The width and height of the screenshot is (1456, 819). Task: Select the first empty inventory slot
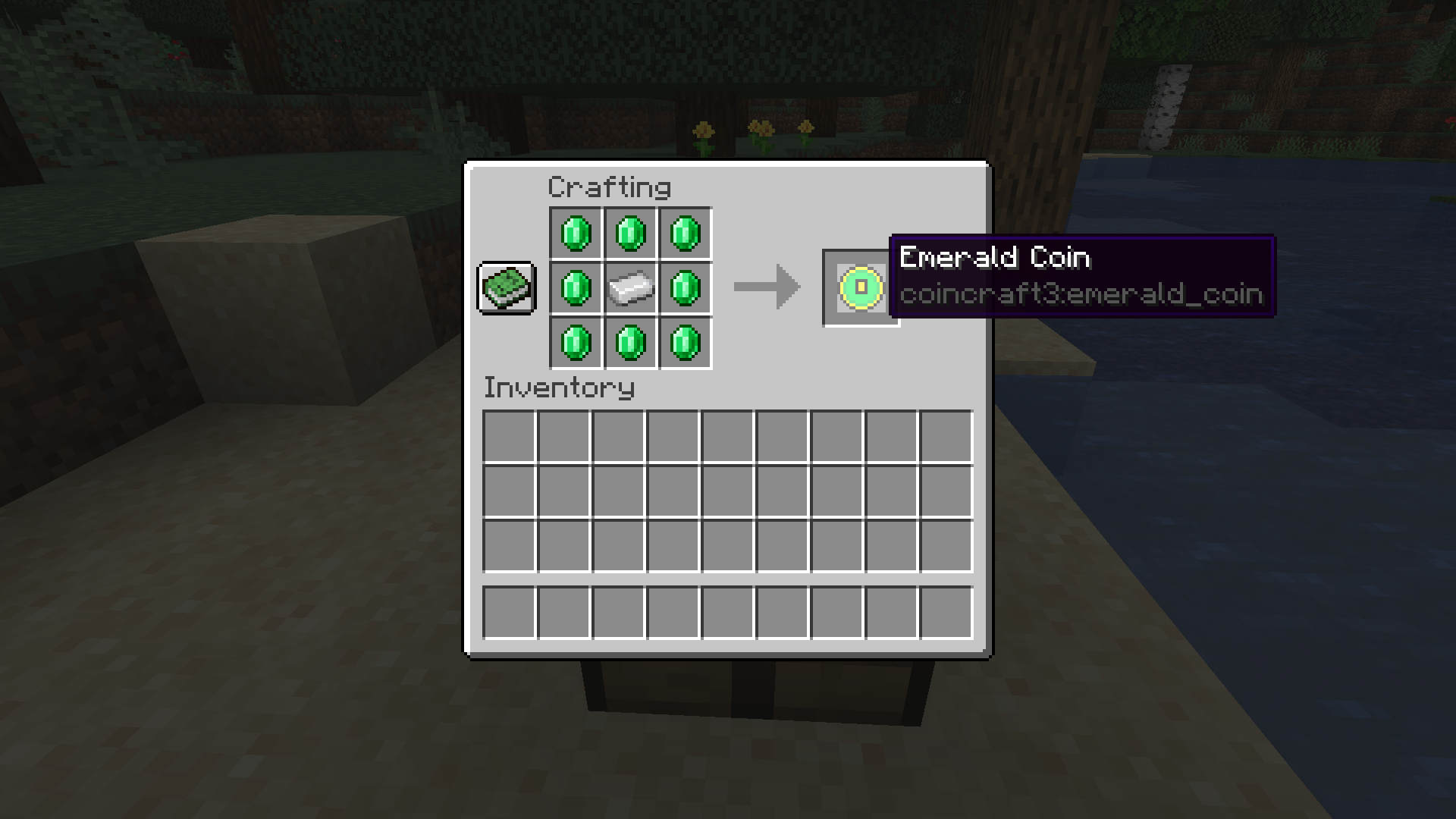pyautogui.click(x=510, y=436)
